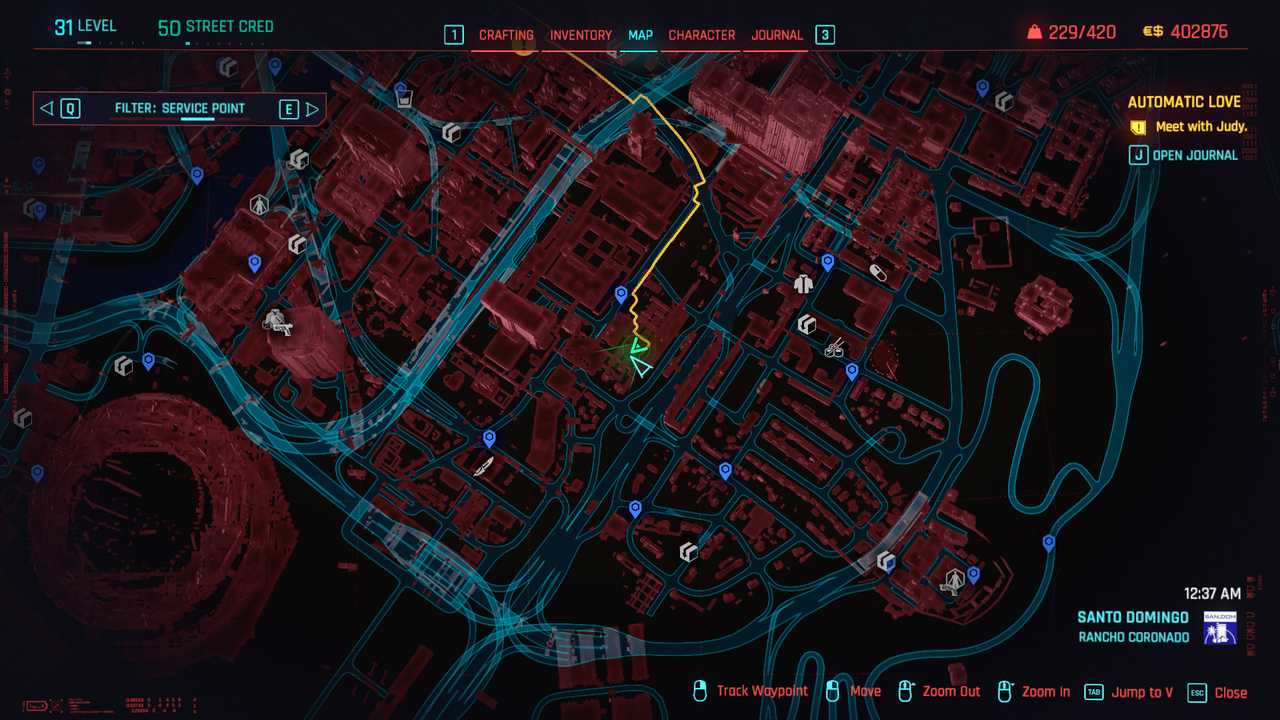Cycle map filter to the previous option
The width and height of the screenshot is (1280, 720).
coord(47,109)
